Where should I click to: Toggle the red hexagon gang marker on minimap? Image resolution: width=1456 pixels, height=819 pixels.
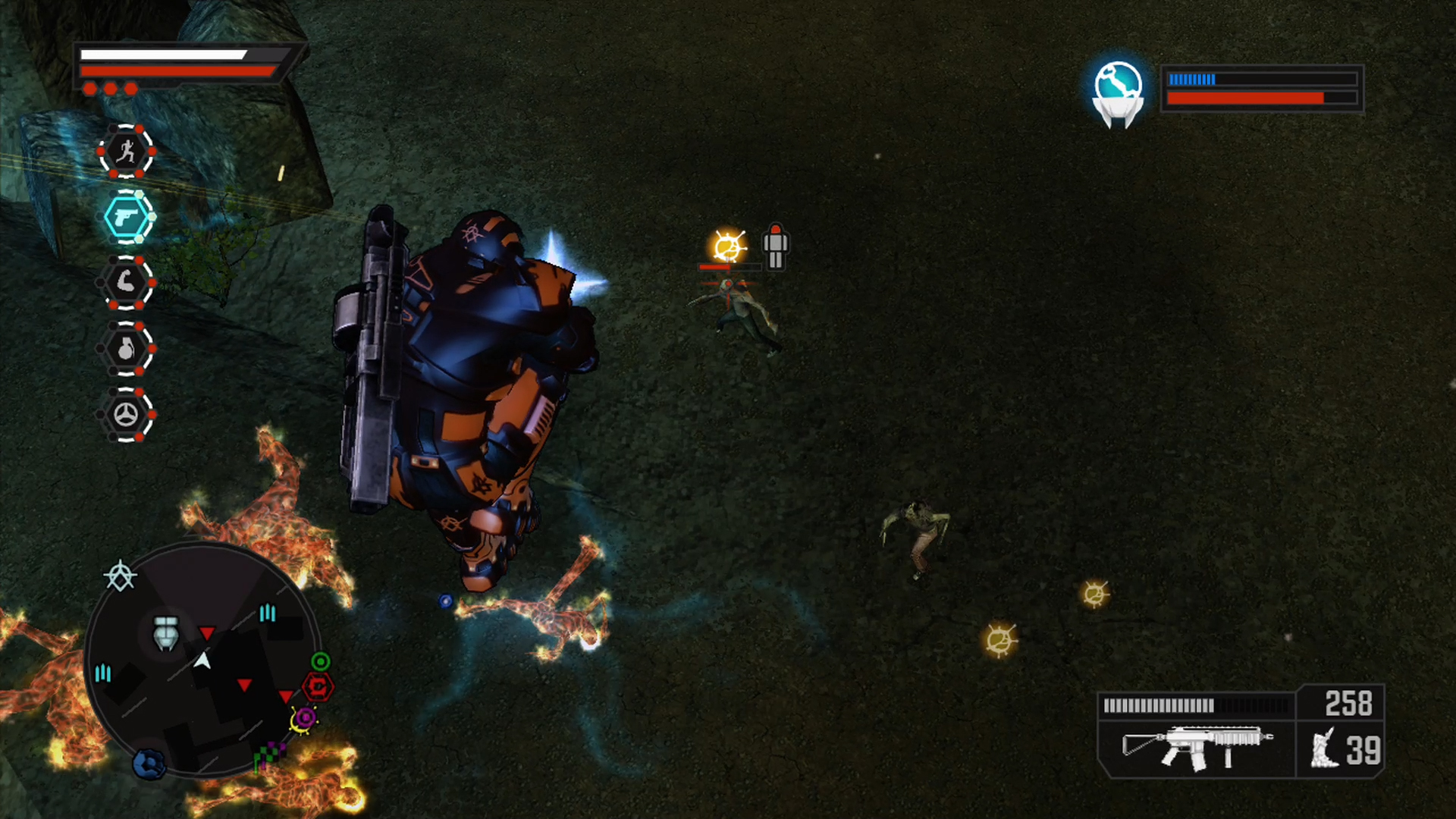click(318, 686)
